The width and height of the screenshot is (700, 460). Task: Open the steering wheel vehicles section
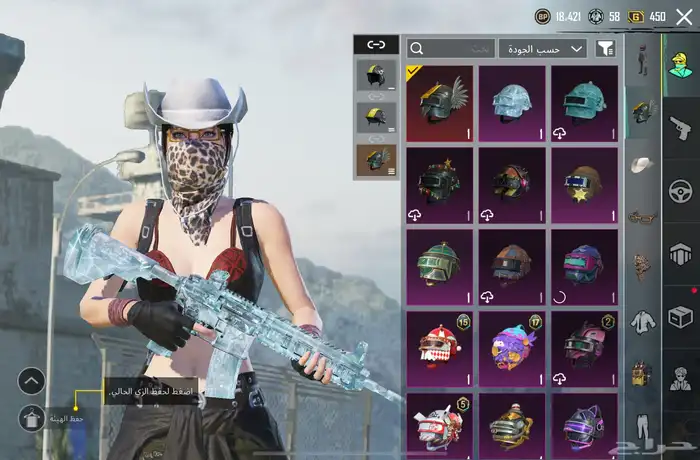680,191
